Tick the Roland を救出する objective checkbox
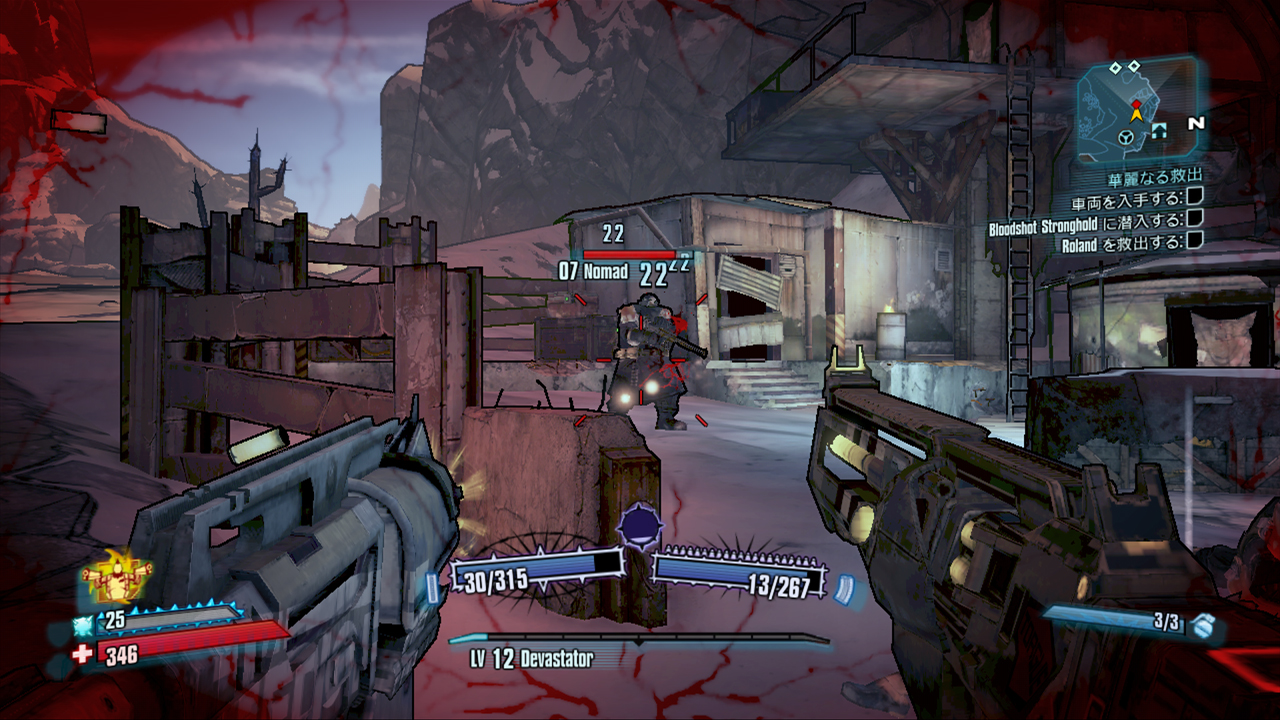The height and width of the screenshot is (720, 1280). click(1194, 241)
